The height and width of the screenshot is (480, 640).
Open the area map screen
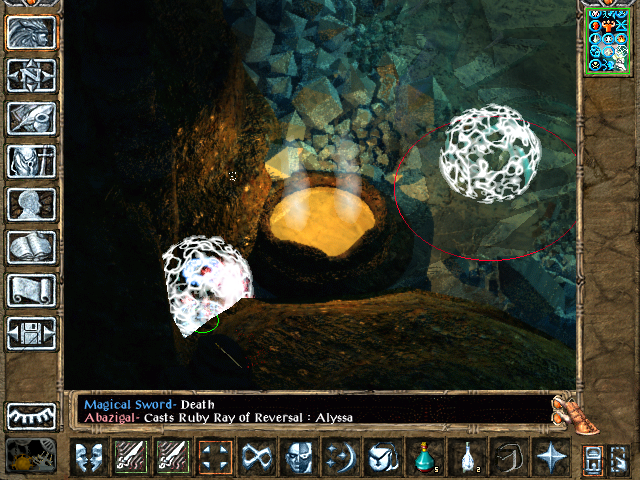point(32,75)
